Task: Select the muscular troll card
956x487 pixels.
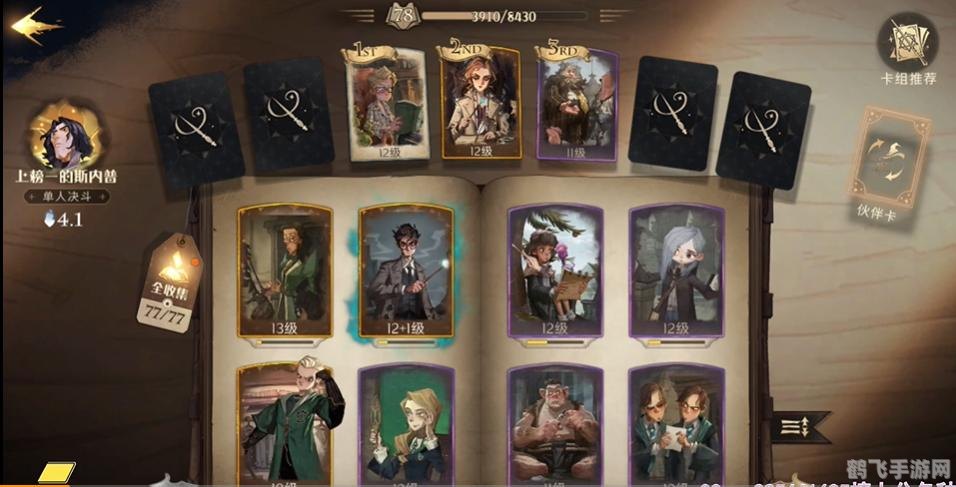Action: 555,425
